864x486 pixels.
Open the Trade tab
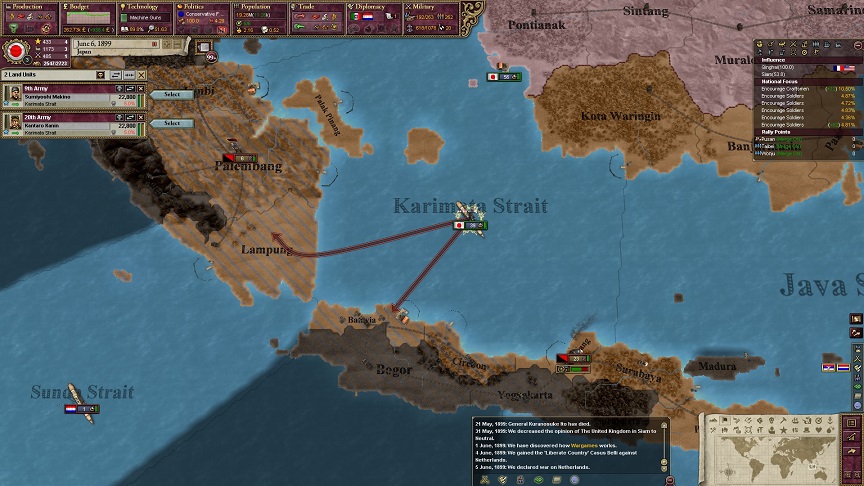click(x=317, y=6)
